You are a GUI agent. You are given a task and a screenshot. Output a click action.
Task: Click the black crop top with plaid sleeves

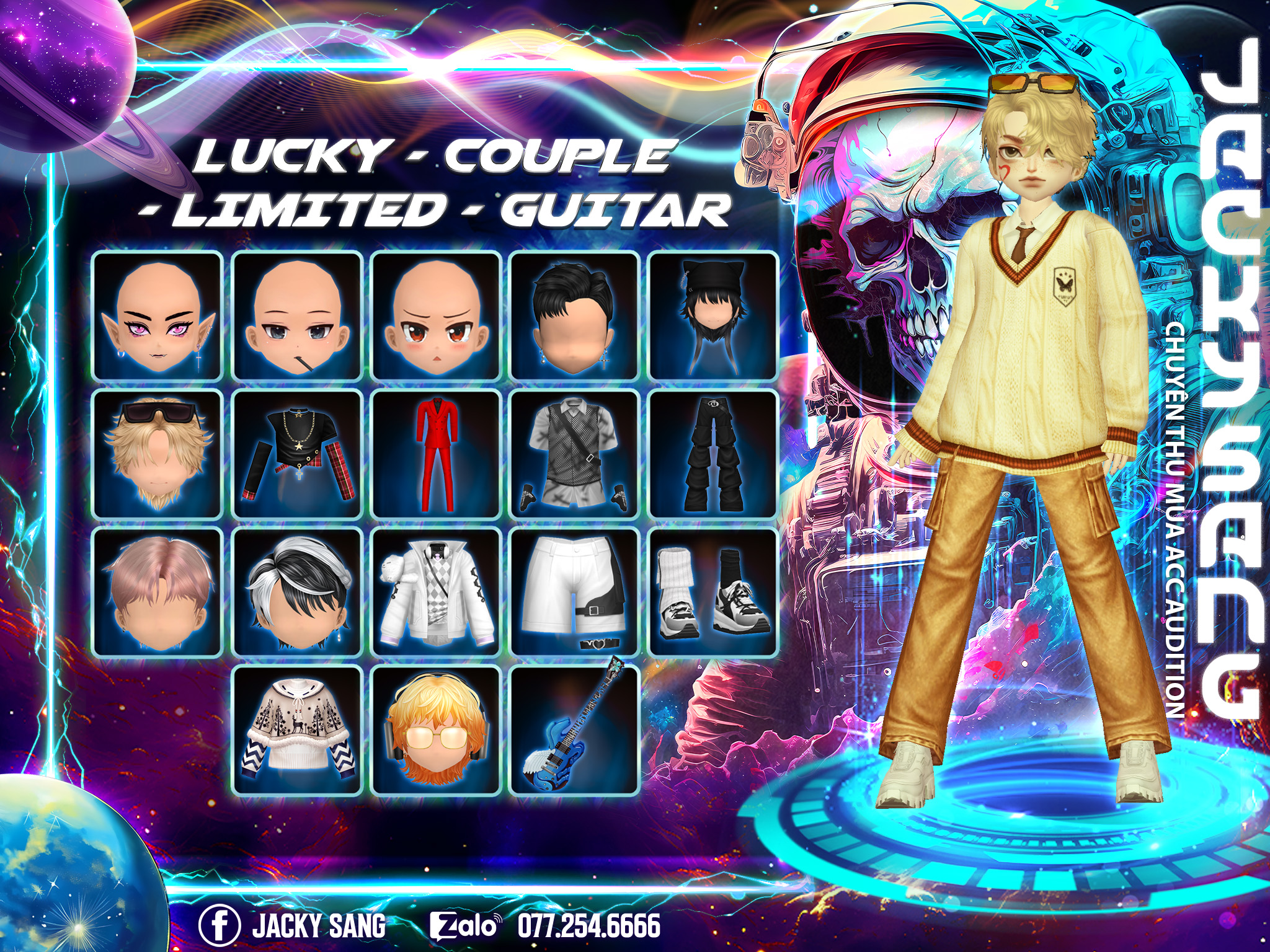coord(297,454)
